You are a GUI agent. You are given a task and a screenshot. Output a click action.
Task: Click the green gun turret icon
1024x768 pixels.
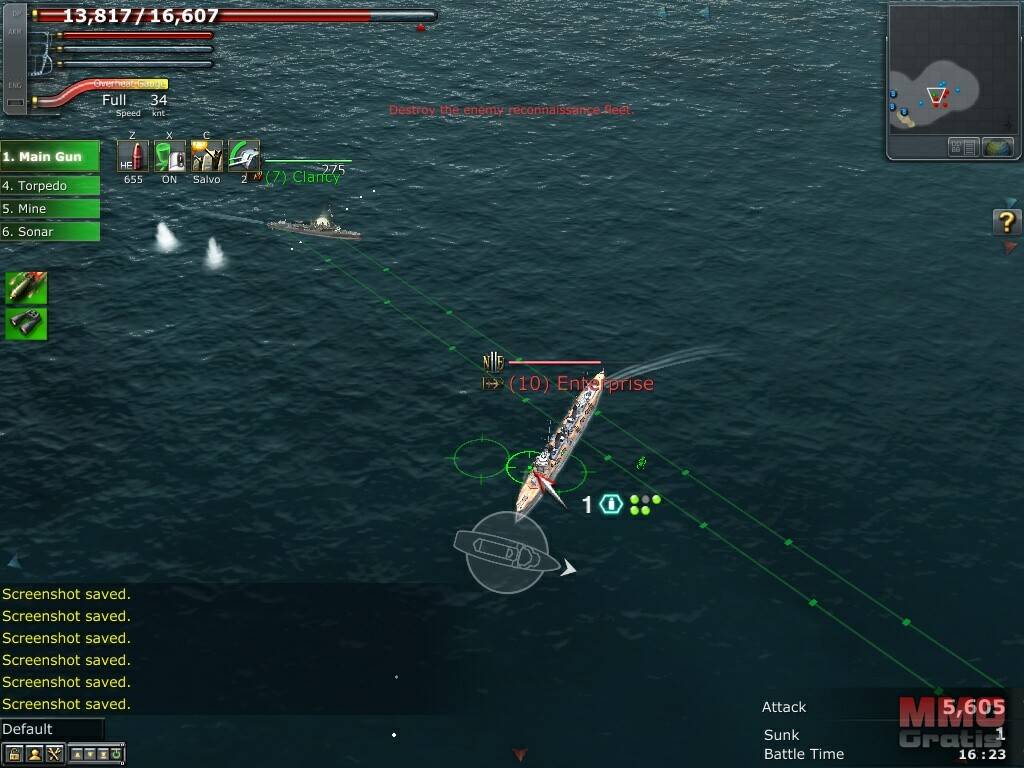pyautogui.click(x=243, y=156)
